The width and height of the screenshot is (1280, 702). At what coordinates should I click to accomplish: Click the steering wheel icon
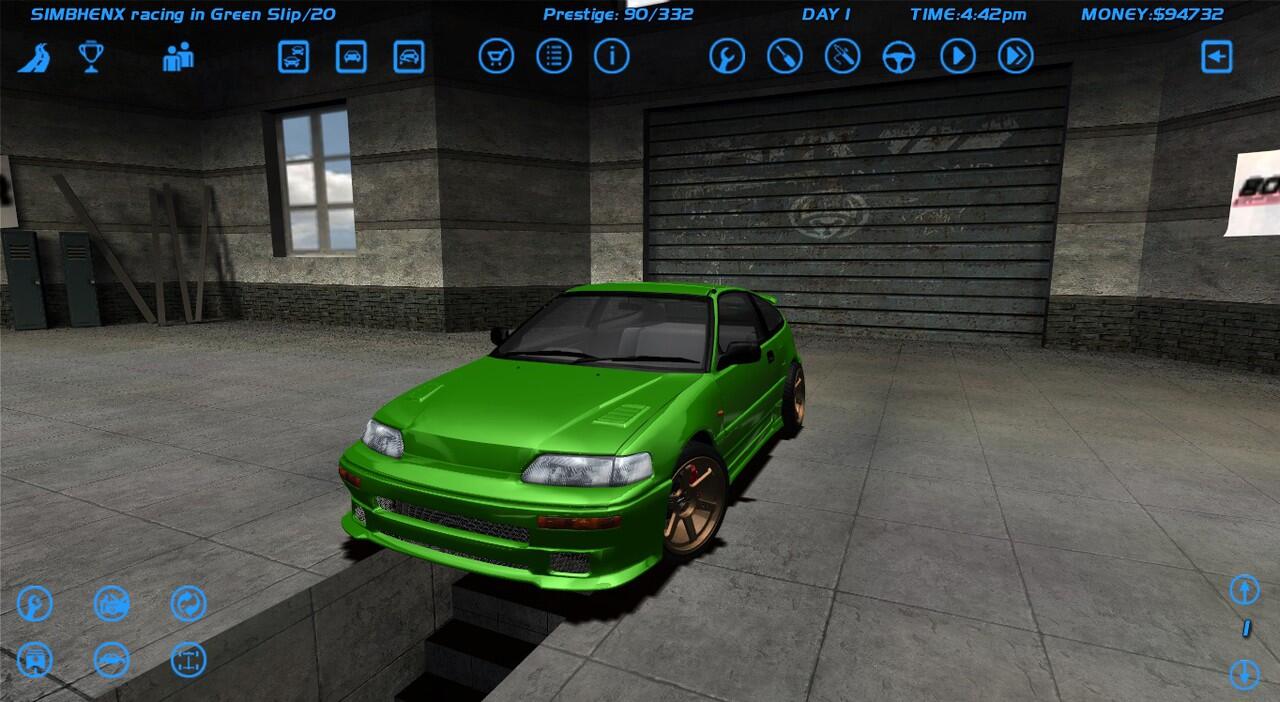tap(899, 57)
